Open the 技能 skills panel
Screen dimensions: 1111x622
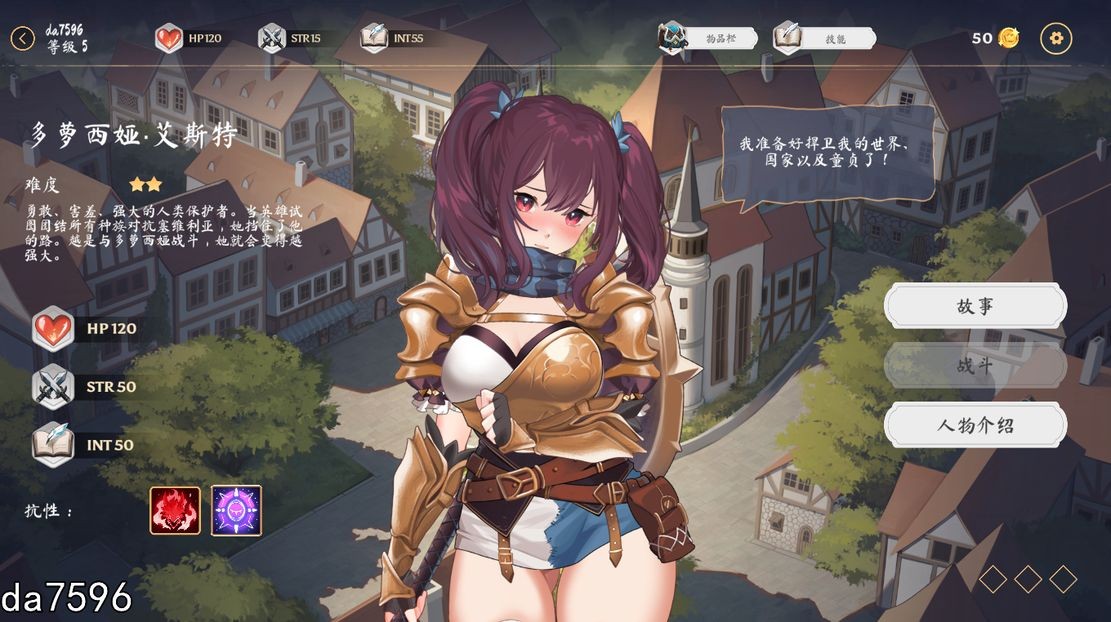click(825, 38)
